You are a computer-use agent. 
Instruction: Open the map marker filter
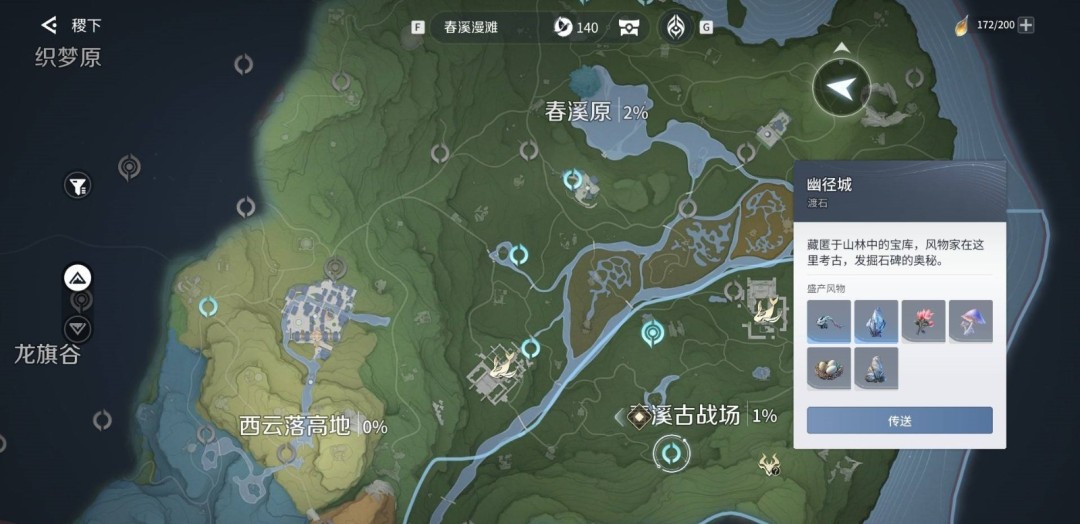(77, 185)
